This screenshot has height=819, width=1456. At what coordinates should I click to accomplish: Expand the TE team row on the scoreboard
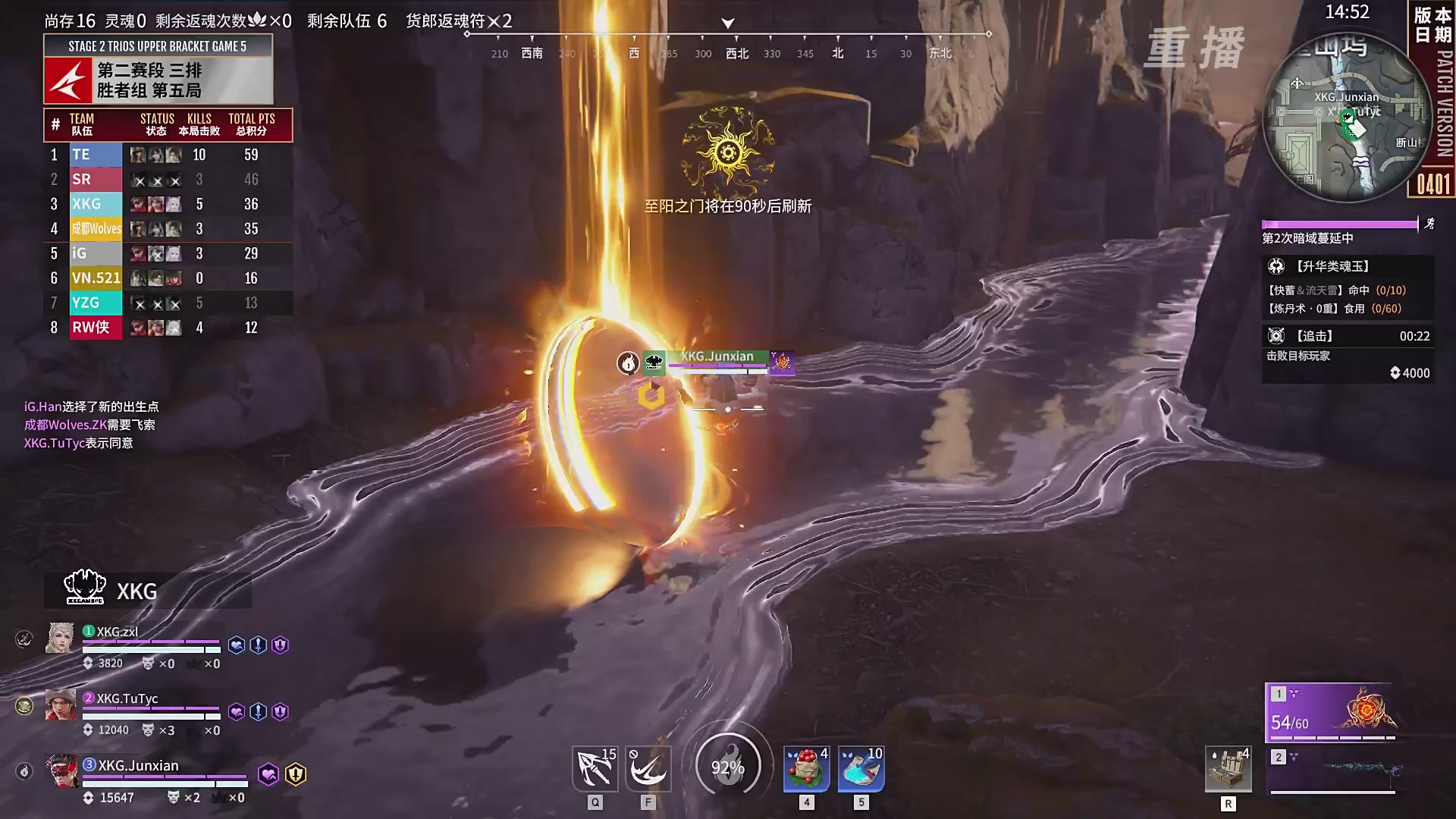(167, 154)
